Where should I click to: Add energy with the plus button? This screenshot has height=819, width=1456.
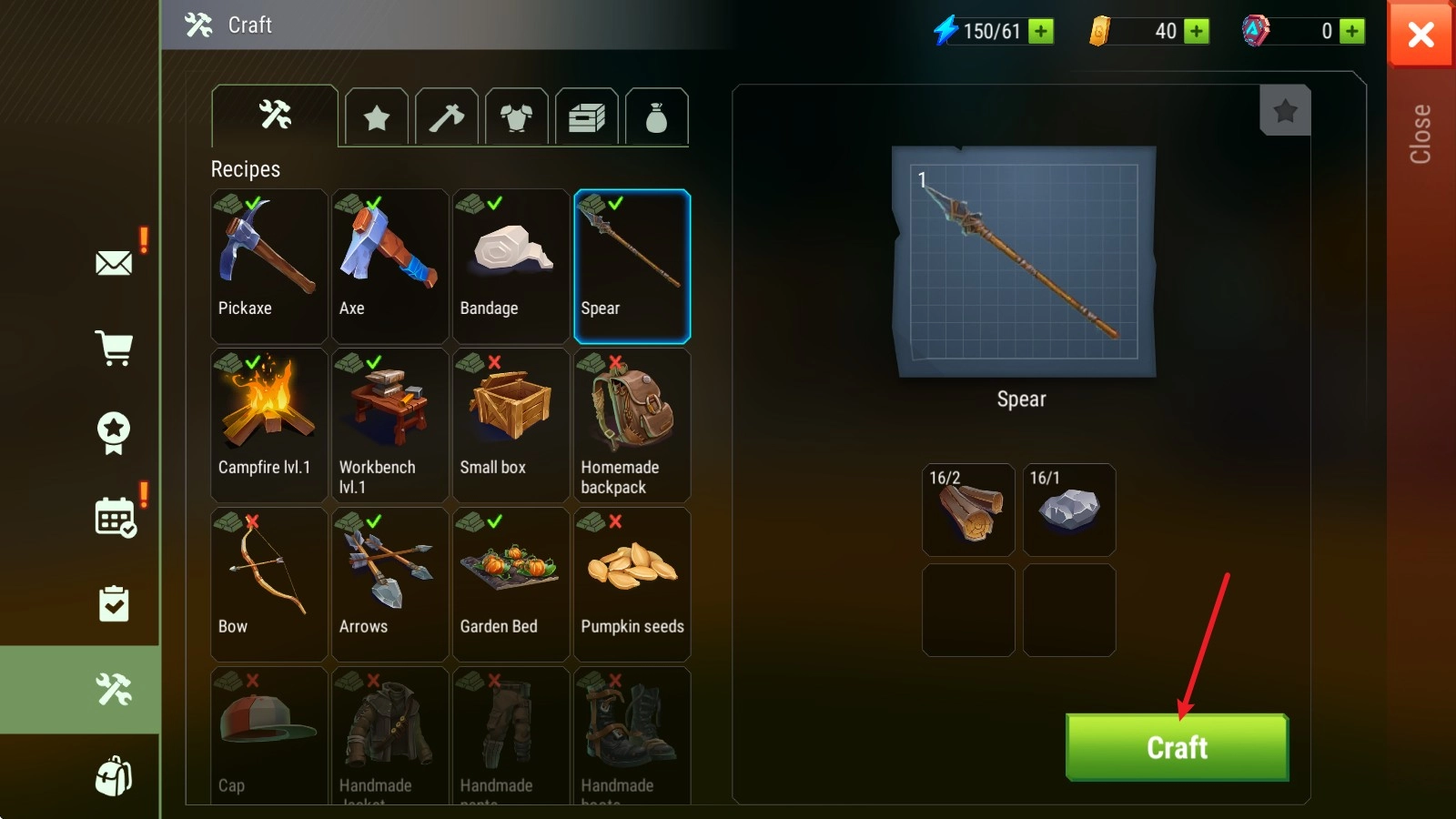click(1041, 32)
